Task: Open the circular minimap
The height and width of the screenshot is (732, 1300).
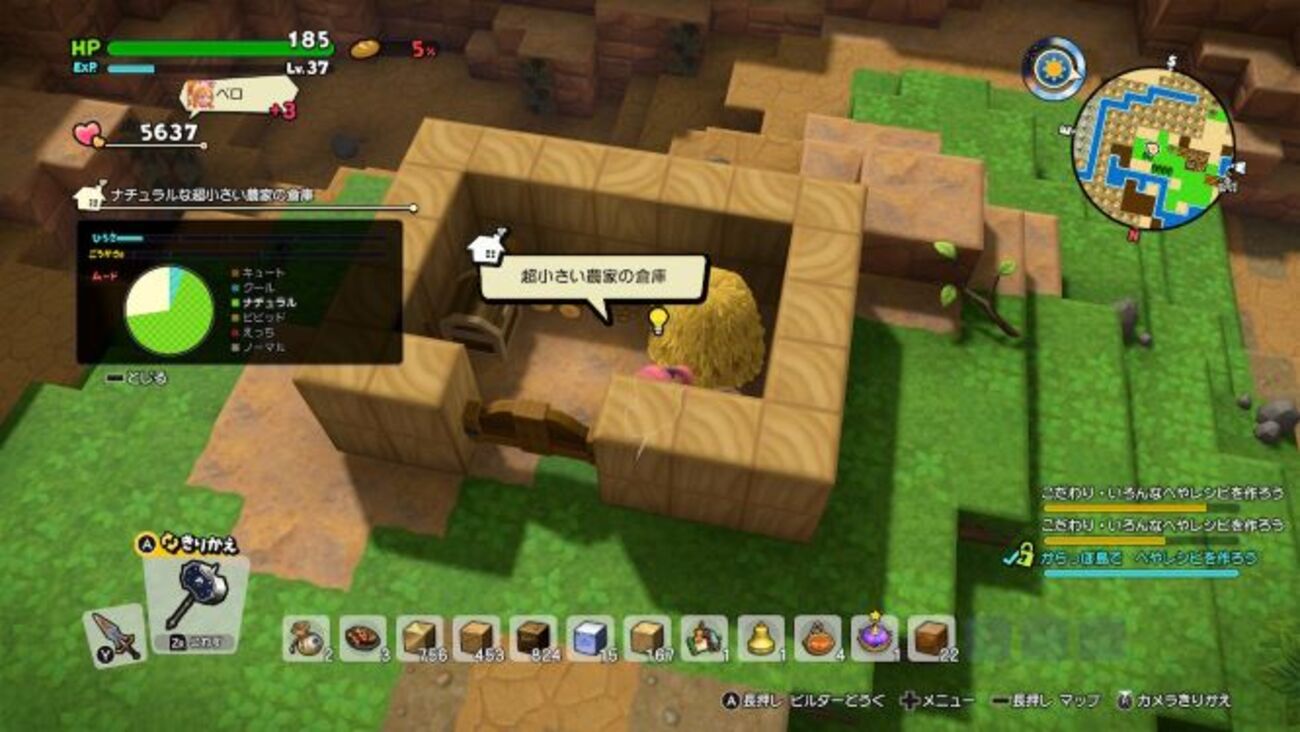Action: [x=1152, y=148]
